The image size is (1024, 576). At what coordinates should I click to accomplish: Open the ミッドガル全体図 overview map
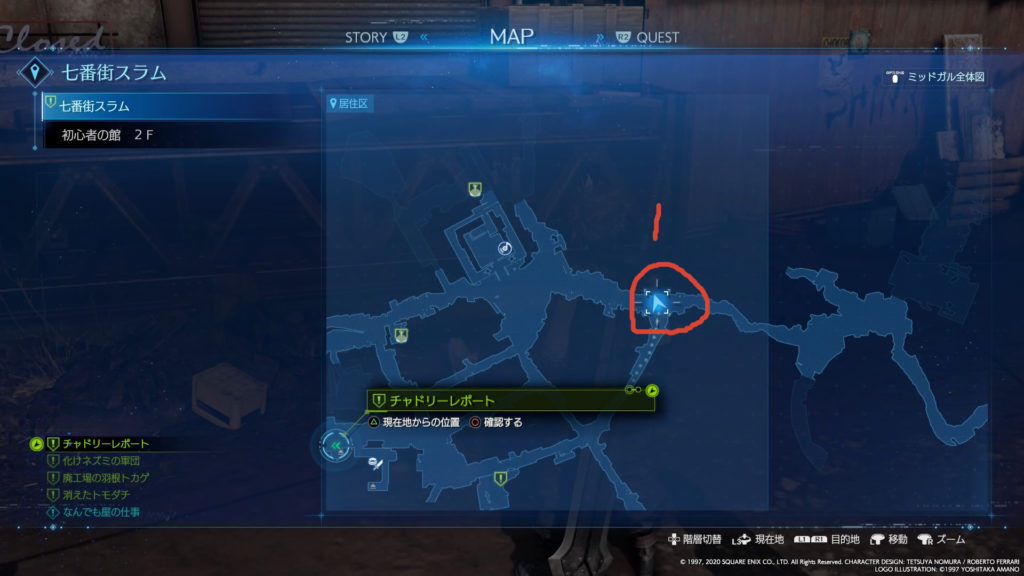point(947,77)
